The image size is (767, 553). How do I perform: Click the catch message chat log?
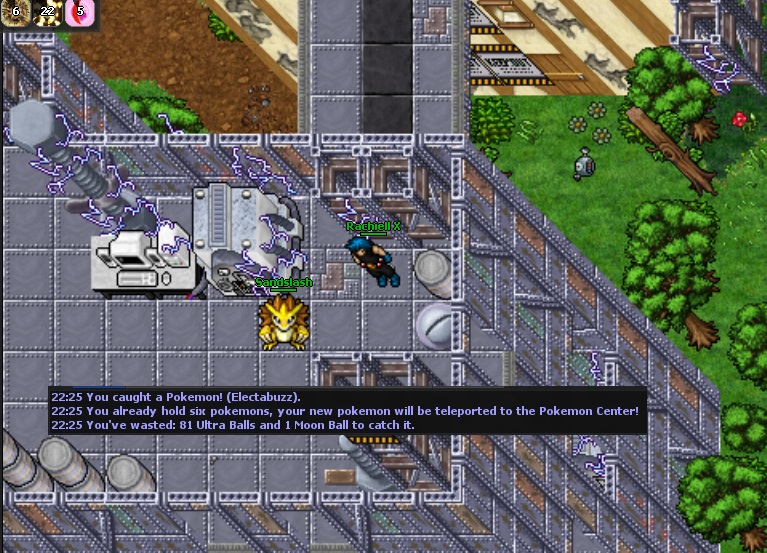click(346, 410)
